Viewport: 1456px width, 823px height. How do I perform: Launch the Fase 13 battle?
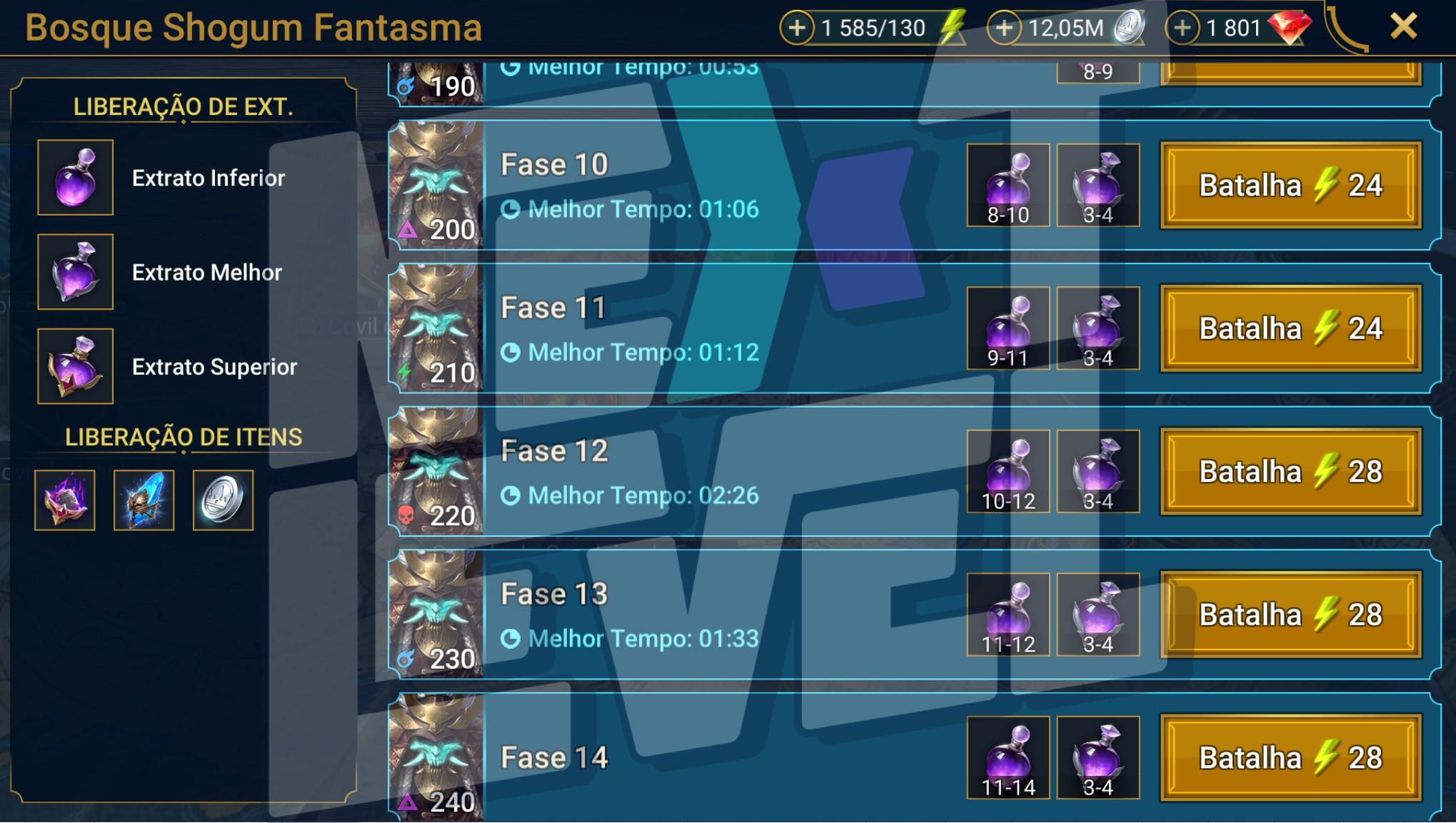(1290, 615)
